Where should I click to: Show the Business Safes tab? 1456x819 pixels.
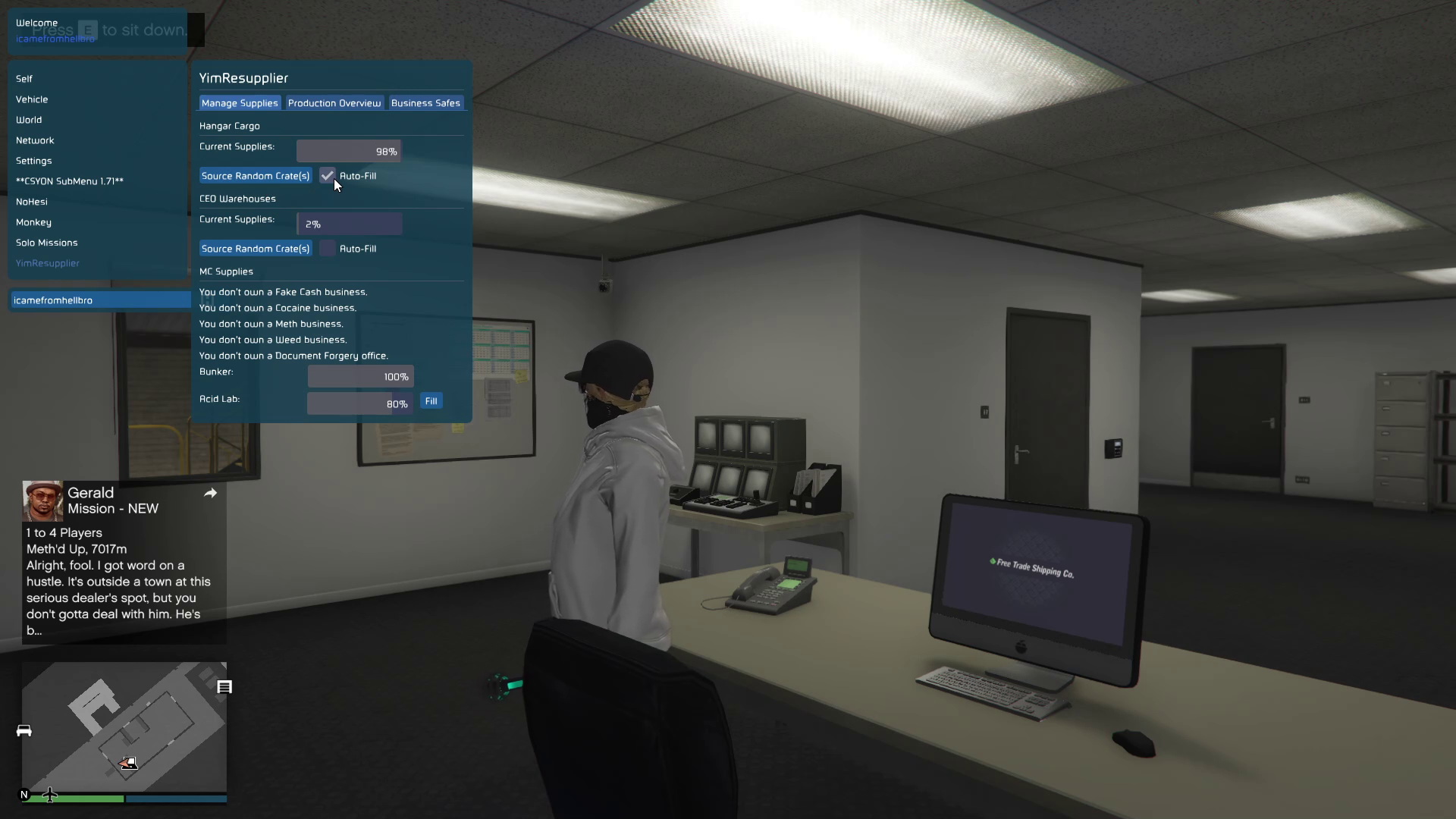click(x=425, y=103)
